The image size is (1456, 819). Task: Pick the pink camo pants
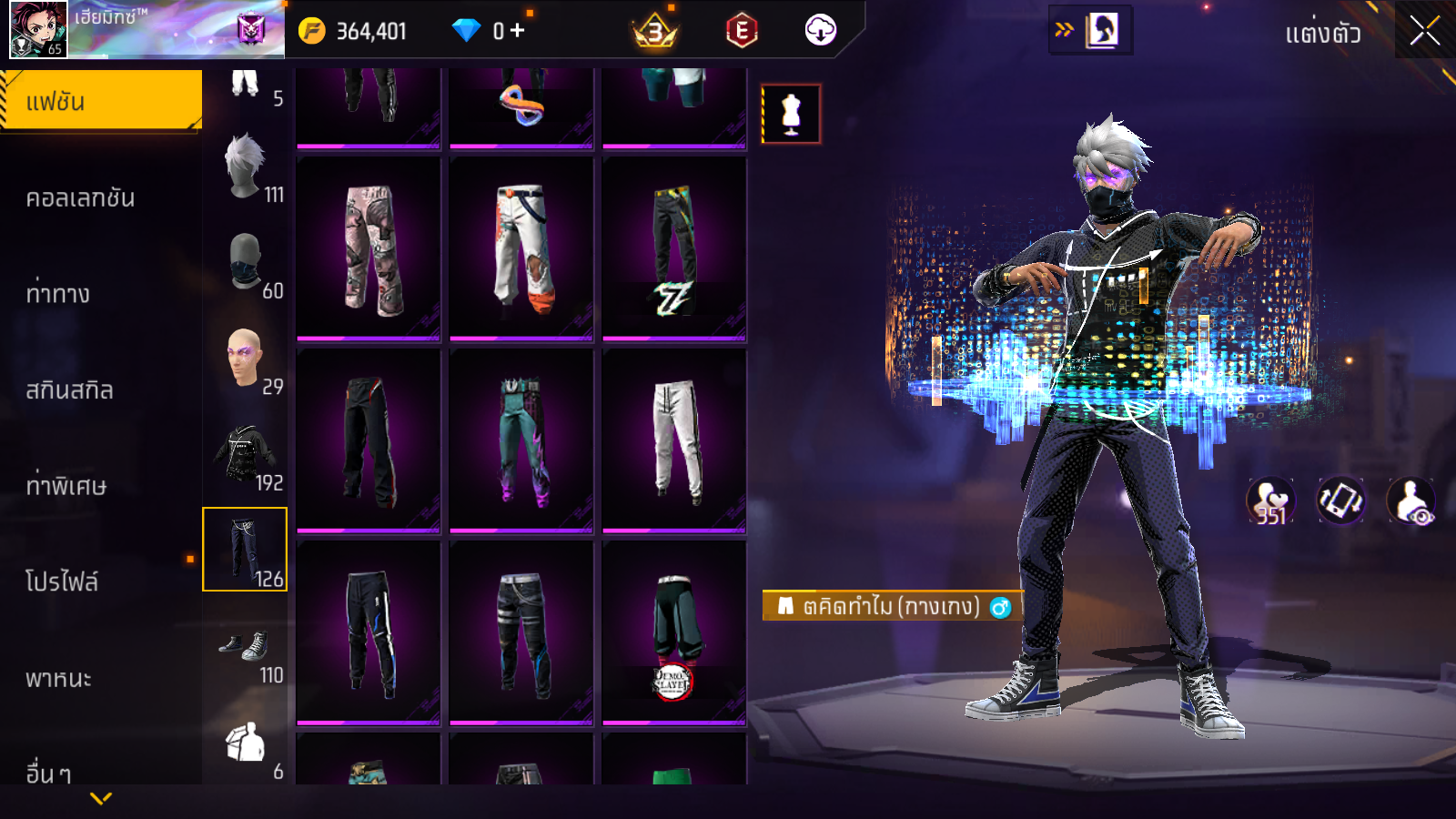pyautogui.click(x=369, y=248)
